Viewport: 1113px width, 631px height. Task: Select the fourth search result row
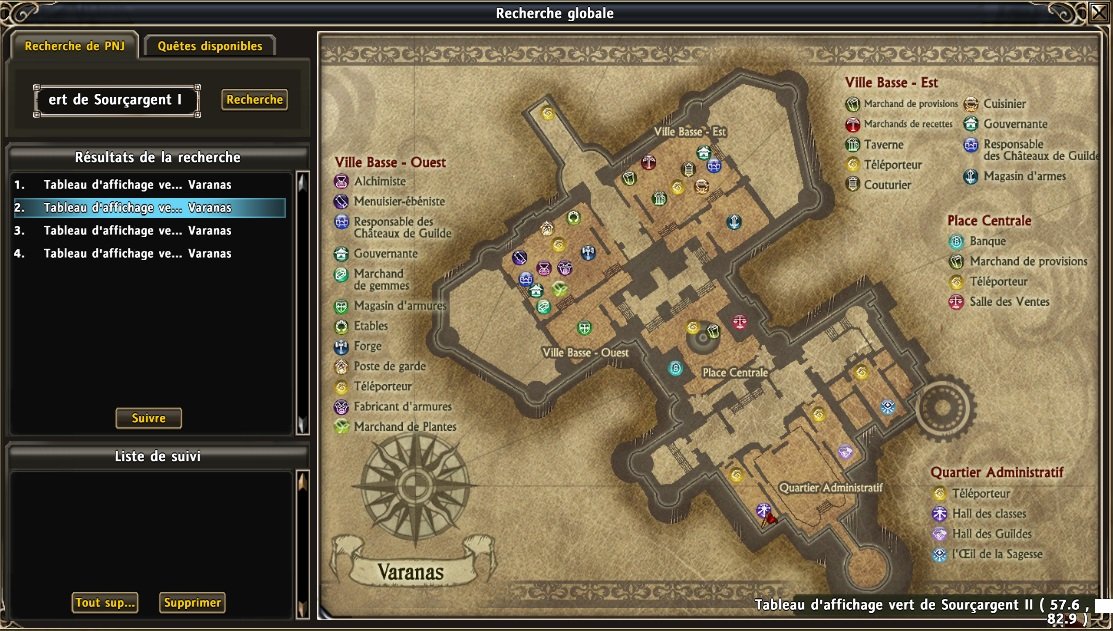150,254
